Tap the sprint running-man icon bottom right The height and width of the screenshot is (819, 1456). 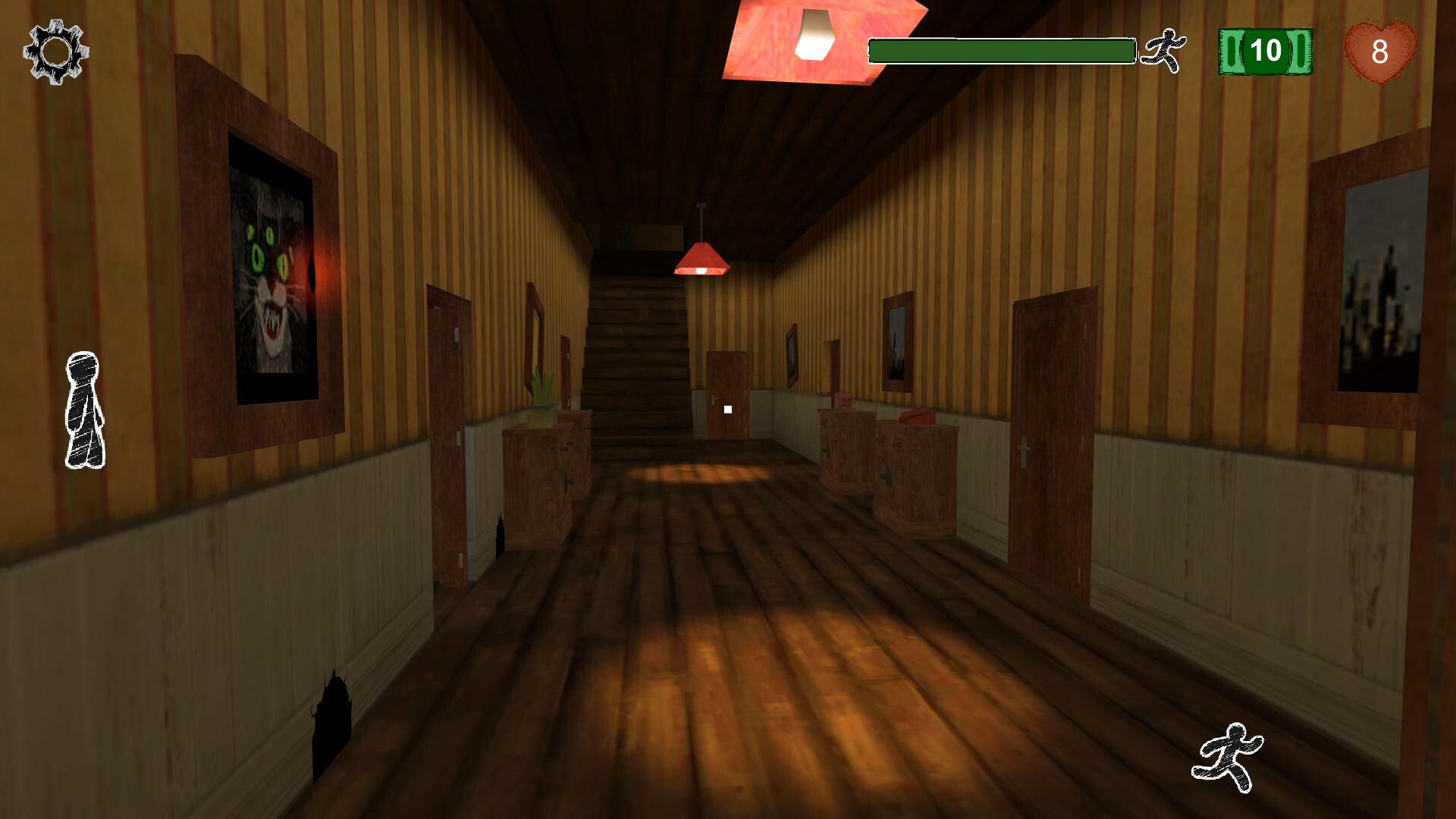1232,753
